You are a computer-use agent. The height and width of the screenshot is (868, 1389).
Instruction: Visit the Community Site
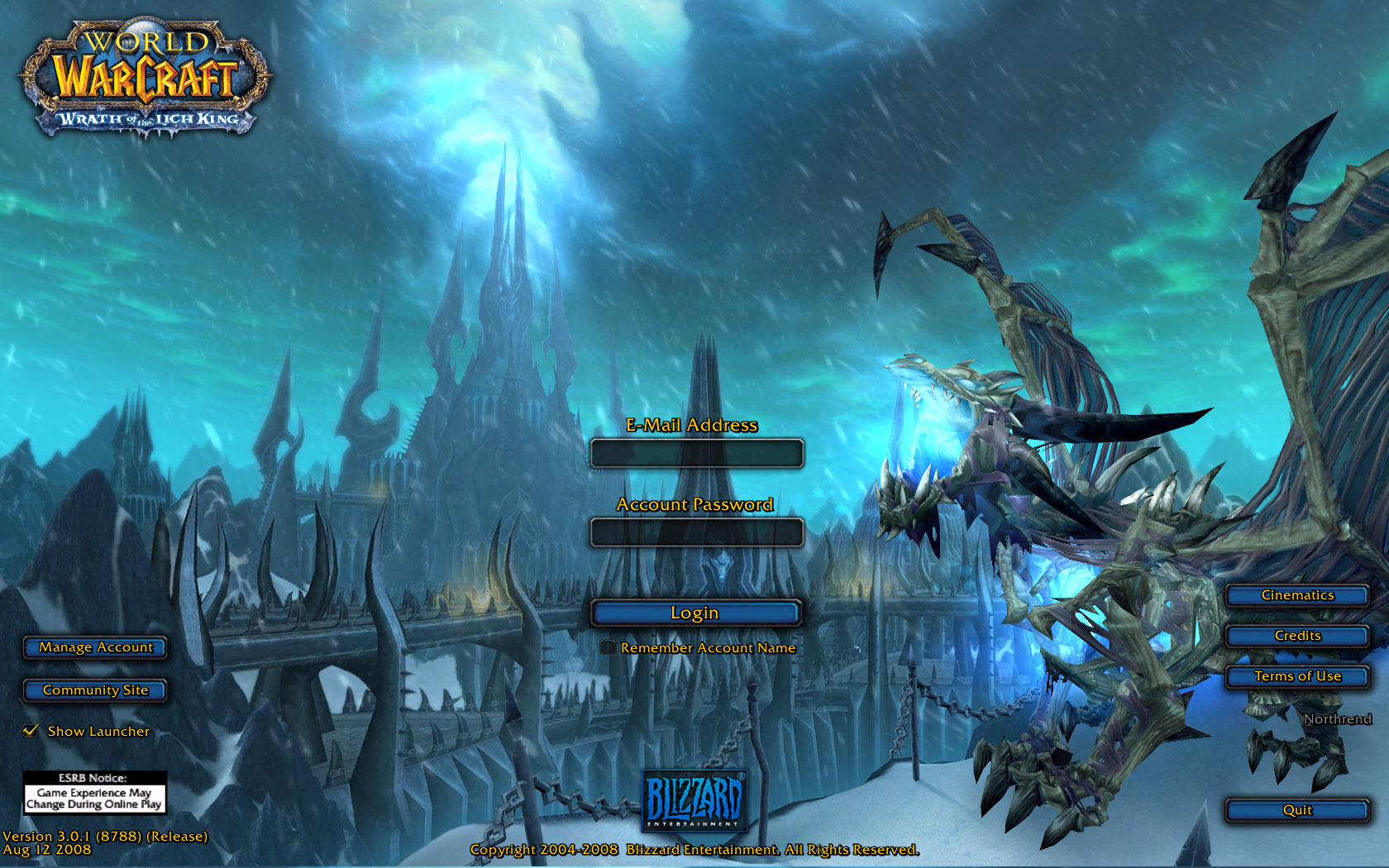(x=94, y=689)
